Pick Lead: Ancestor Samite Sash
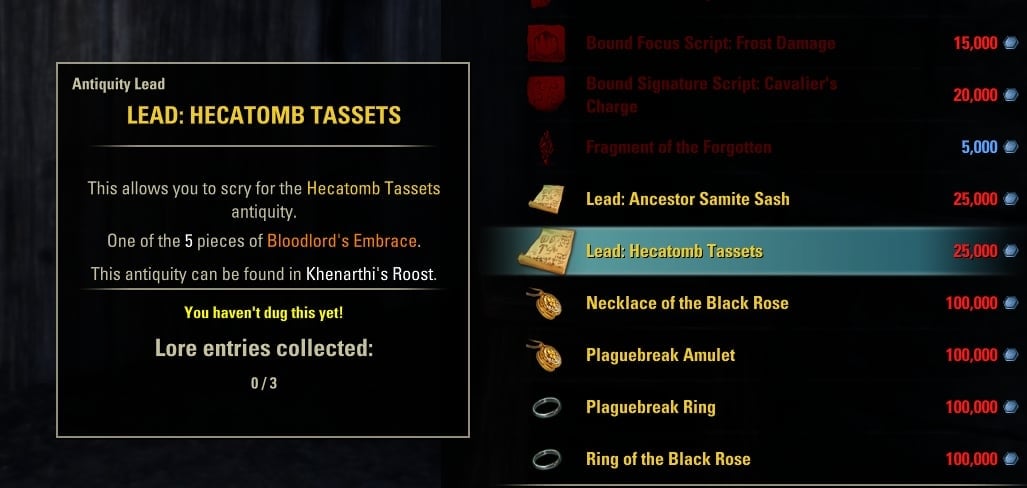1027x488 pixels. (x=687, y=199)
